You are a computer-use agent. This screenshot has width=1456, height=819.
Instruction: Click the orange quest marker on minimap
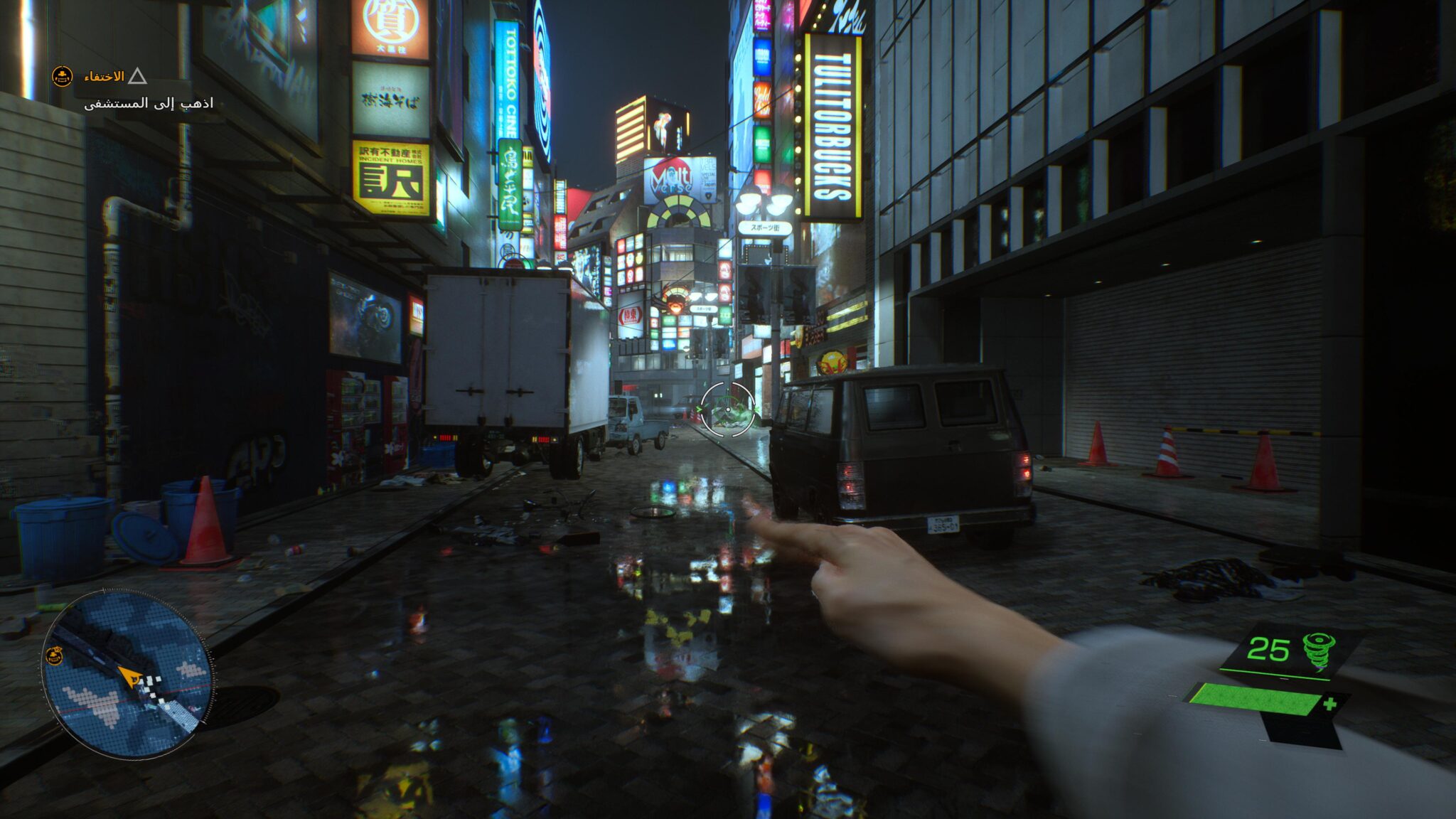(54, 656)
